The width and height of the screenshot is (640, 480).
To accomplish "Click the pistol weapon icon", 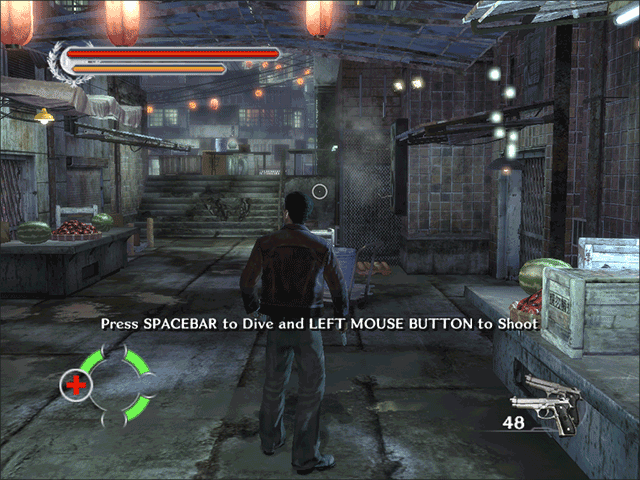I will [x=548, y=400].
